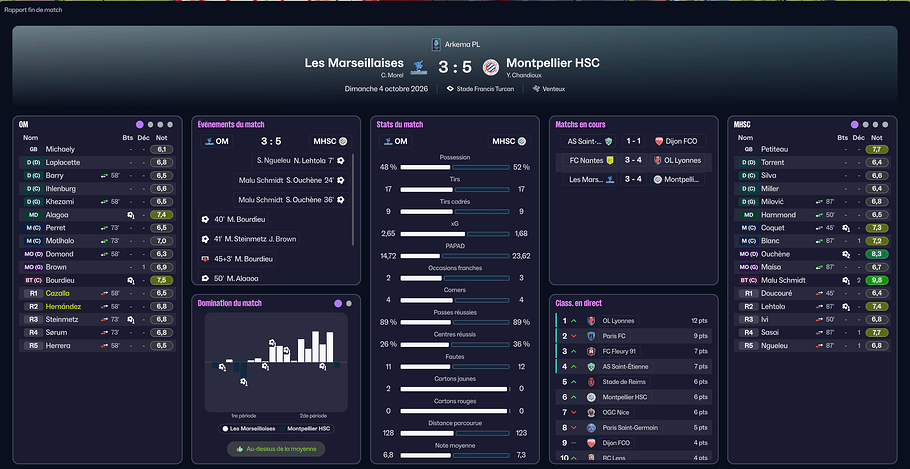Select the FC Nantes vs OL Lyonnes match
This screenshot has width=910, height=469.
[633, 160]
